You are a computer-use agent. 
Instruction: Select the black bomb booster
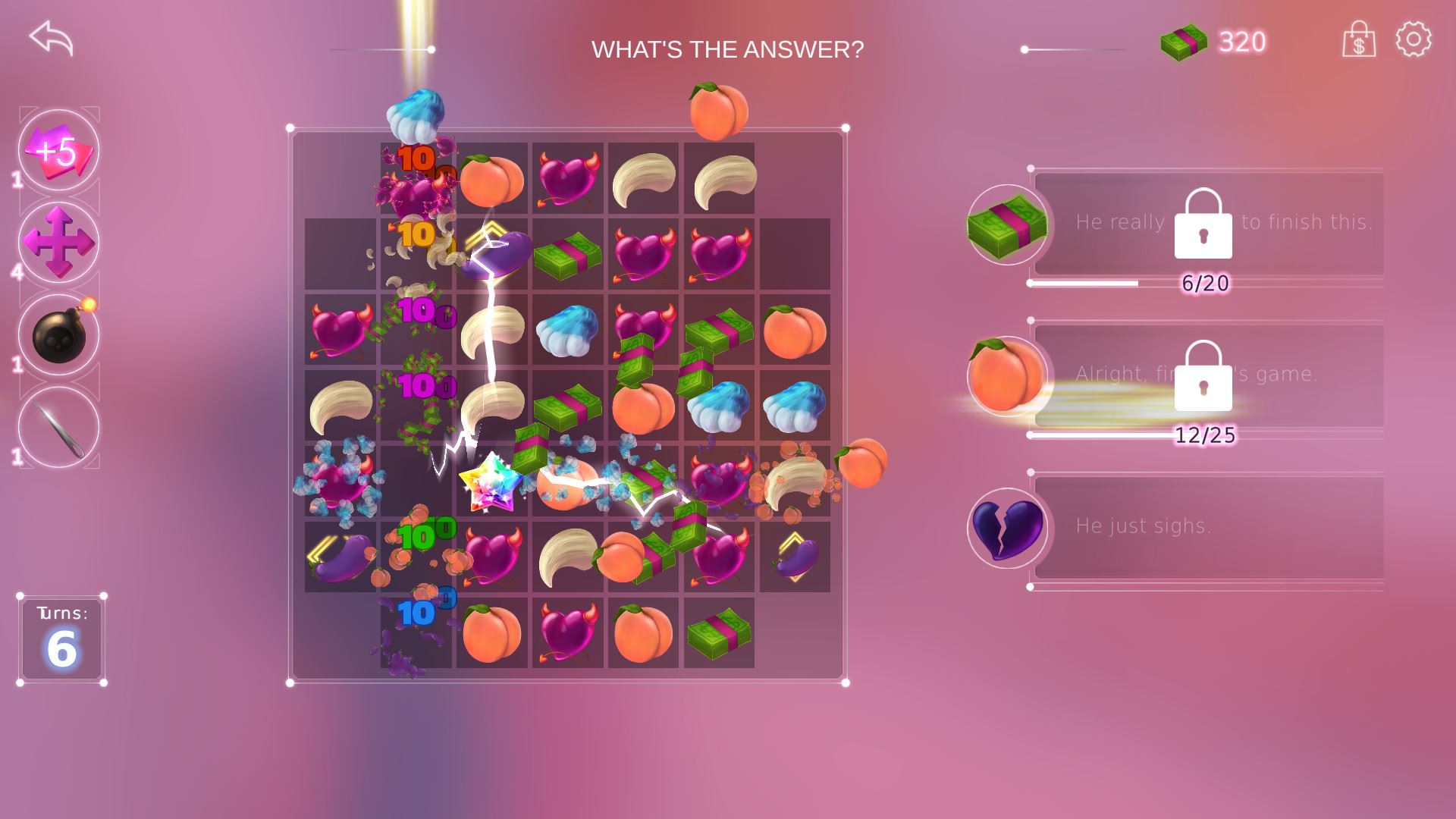click(x=58, y=334)
